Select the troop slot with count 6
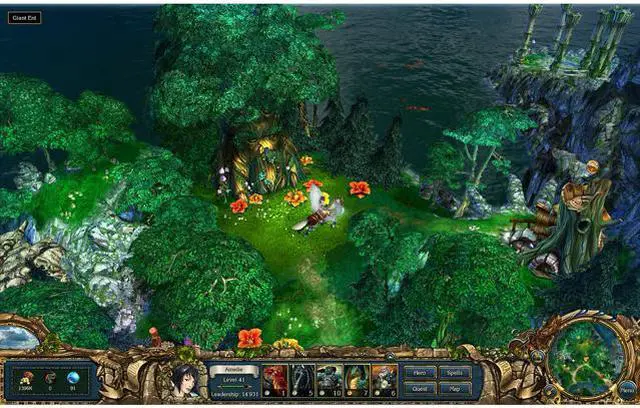640x408 pixels. pyautogui.click(x=384, y=380)
